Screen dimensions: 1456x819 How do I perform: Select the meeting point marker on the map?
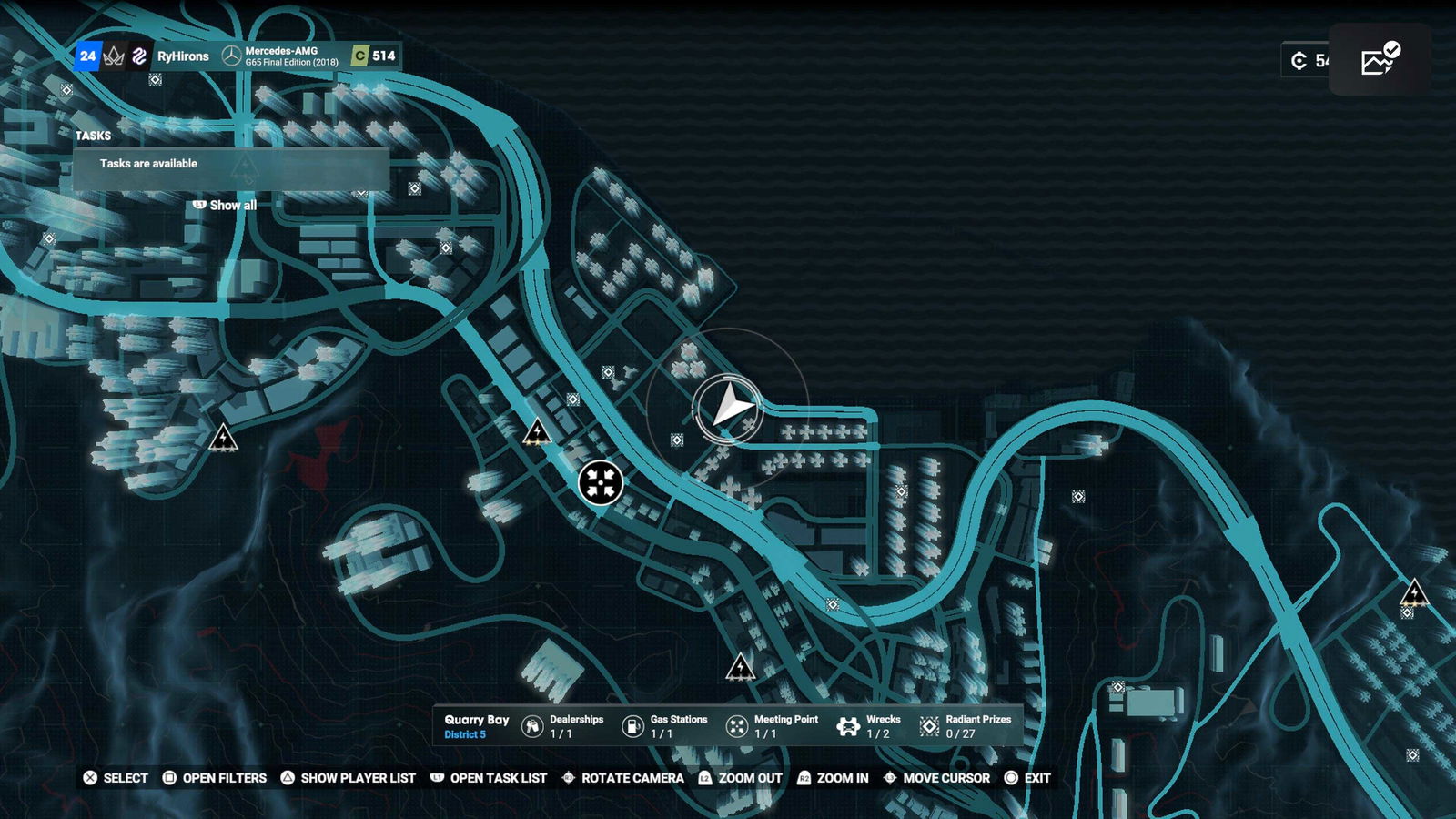(601, 482)
